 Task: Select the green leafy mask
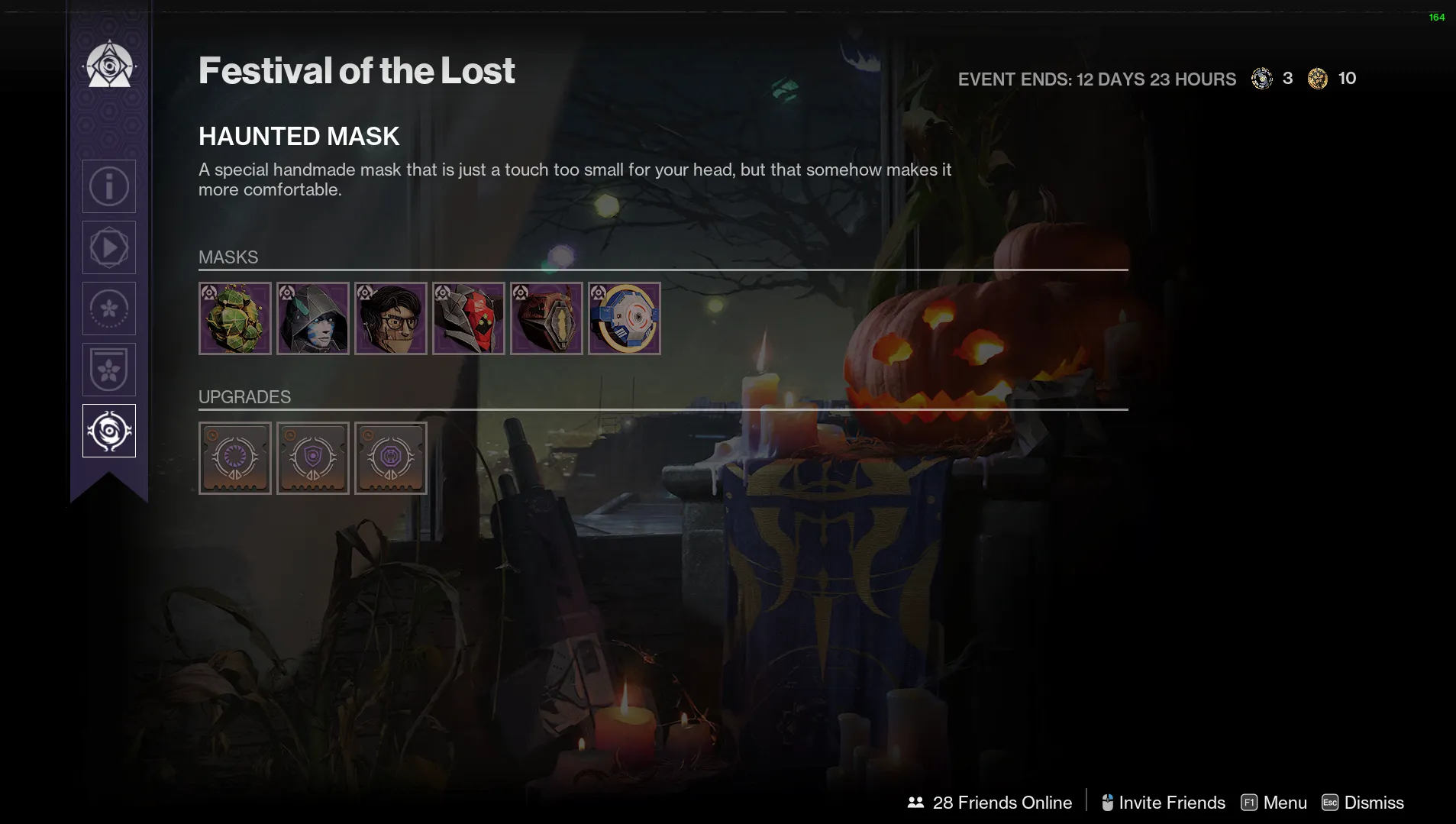pyautogui.click(x=234, y=318)
